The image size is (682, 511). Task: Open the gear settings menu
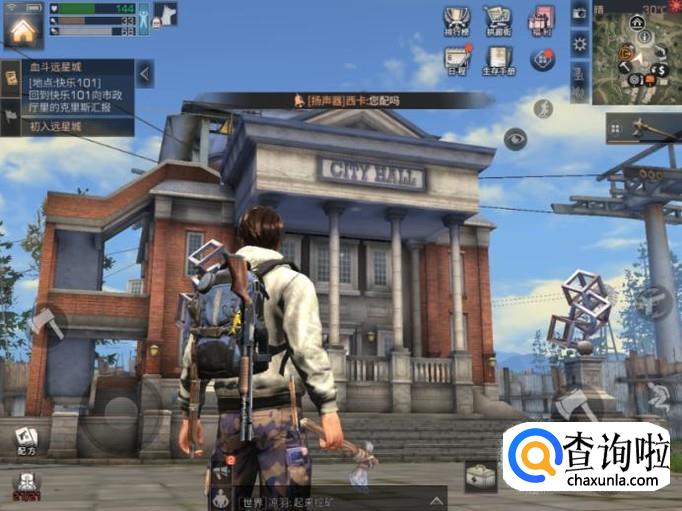[579, 43]
